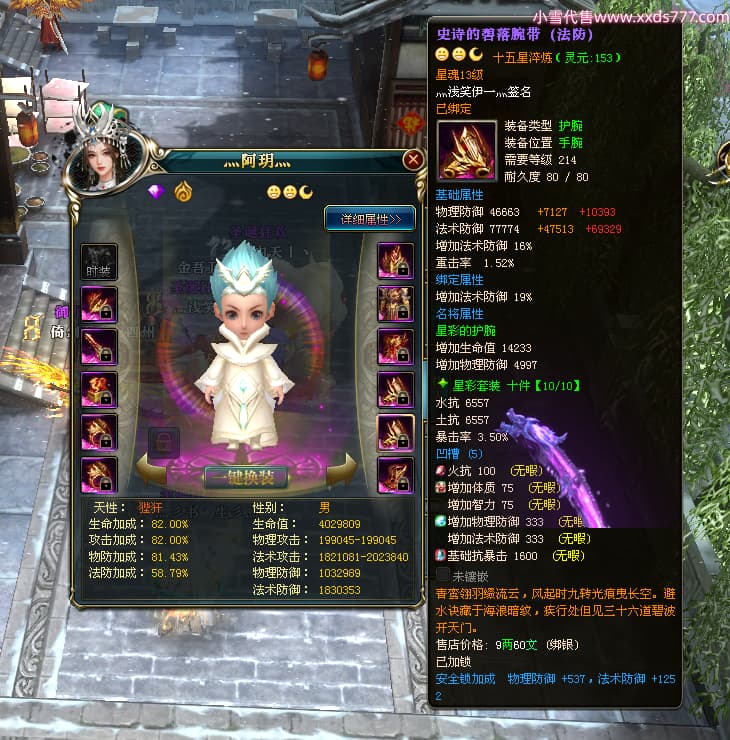This screenshot has height=740, width=730.
Task: Close the 阿玥 character panel
Action: pos(413,160)
